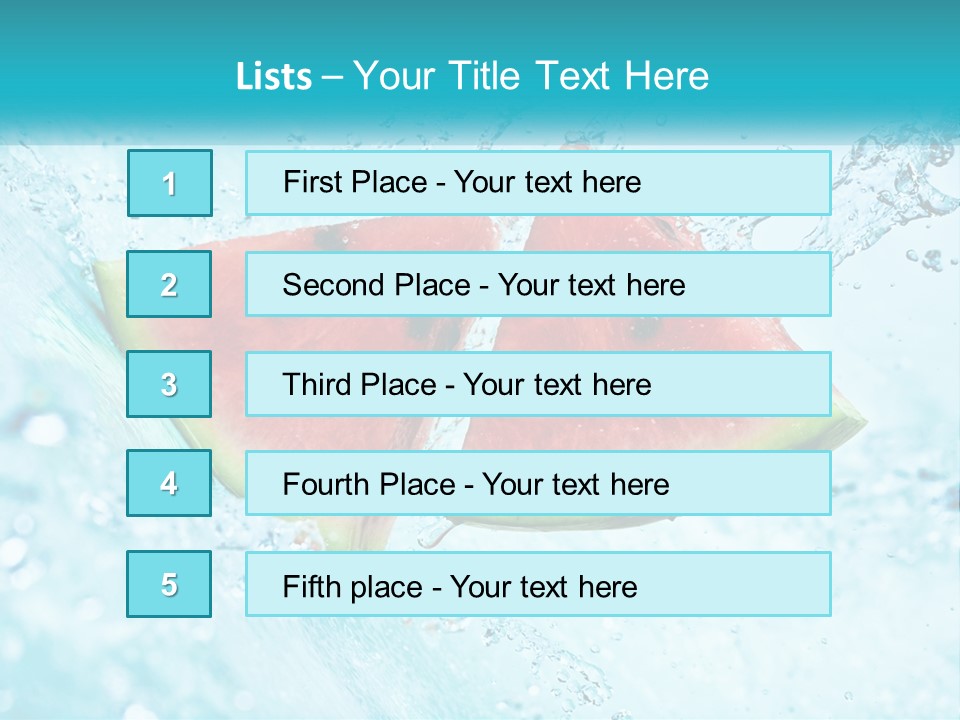Viewport: 960px width, 720px height.
Task: Click the number 5 box
Action: [x=170, y=584]
